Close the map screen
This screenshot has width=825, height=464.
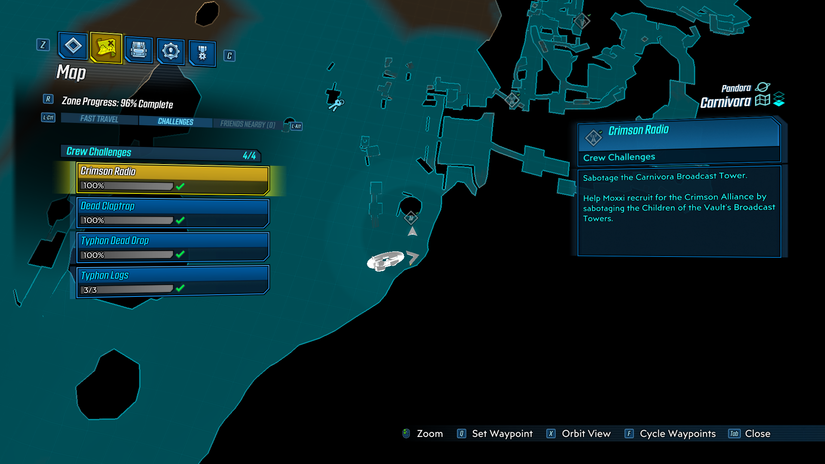tap(750, 434)
